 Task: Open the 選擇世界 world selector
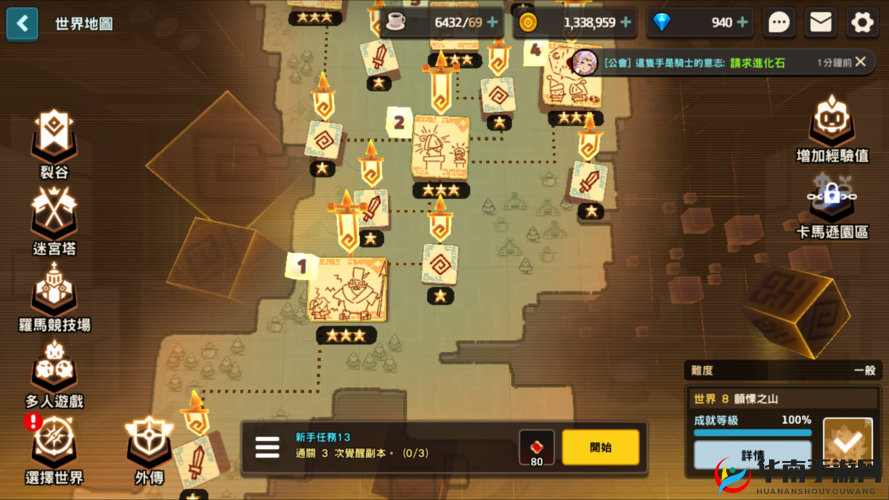tap(53, 447)
